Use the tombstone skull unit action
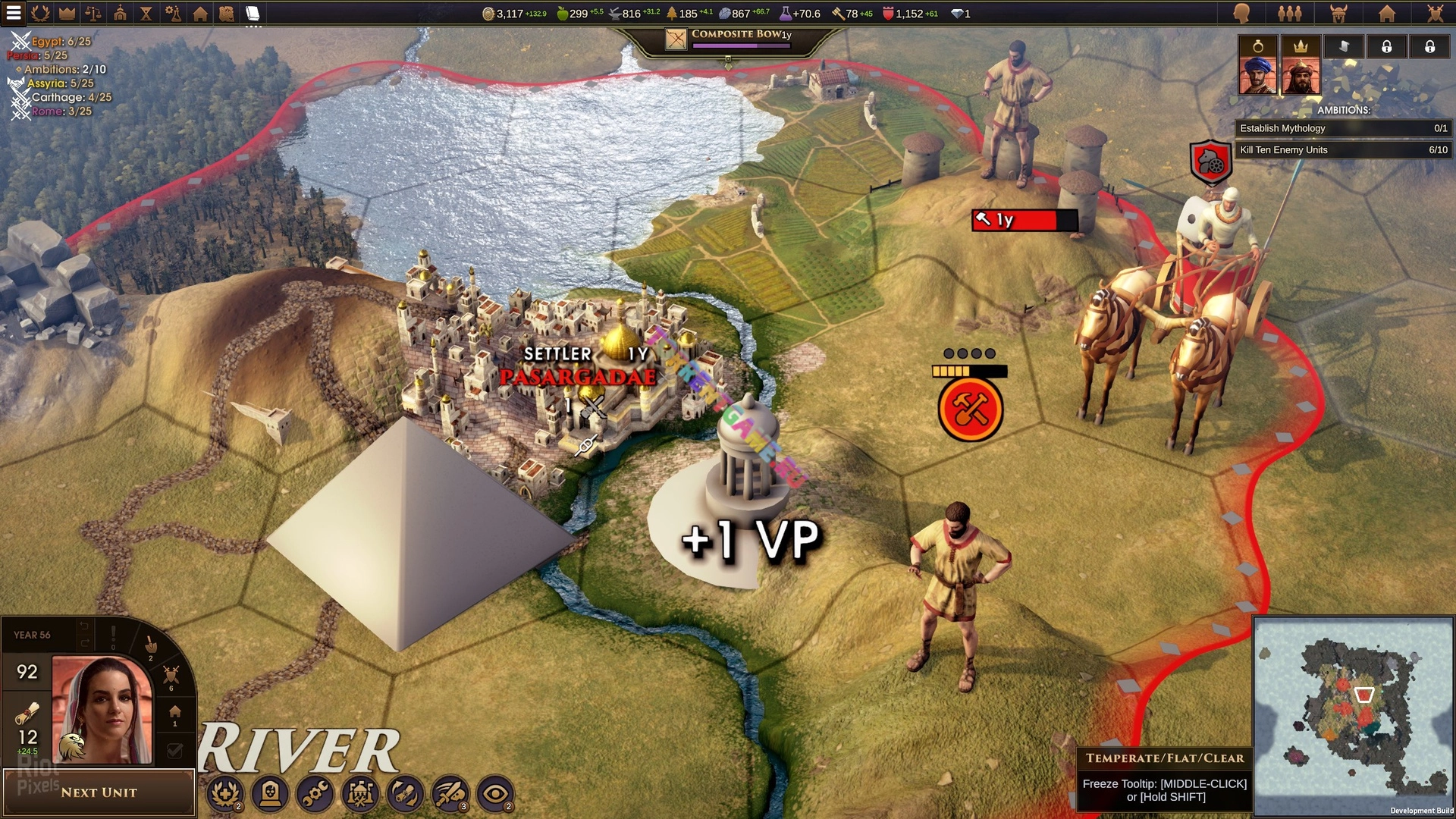 click(270, 794)
